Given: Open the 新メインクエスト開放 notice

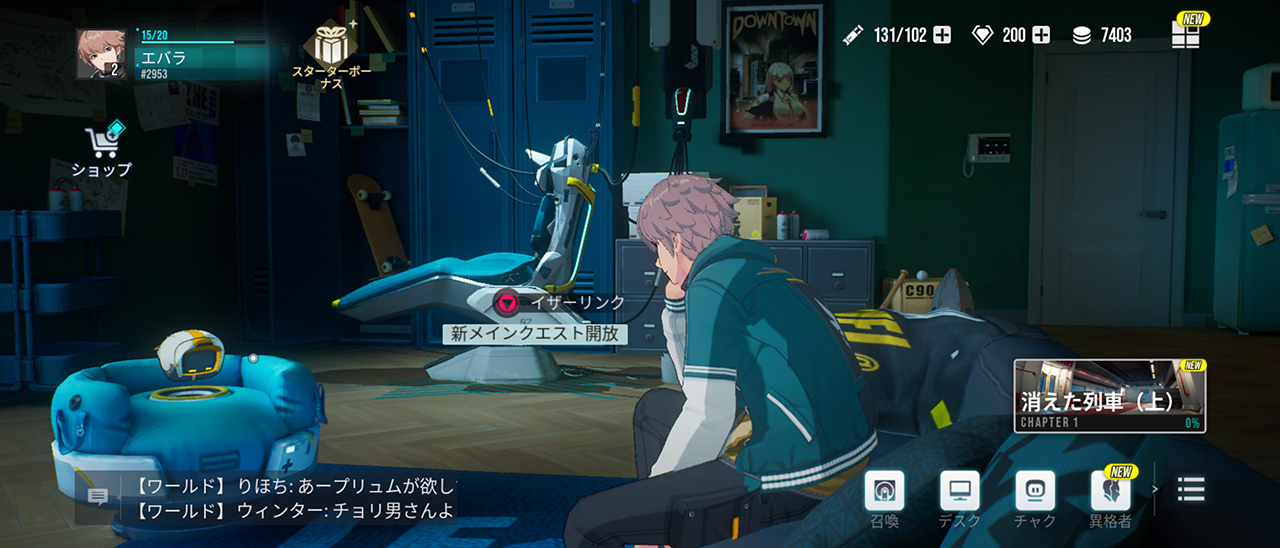Looking at the screenshot, I should 535,335.
